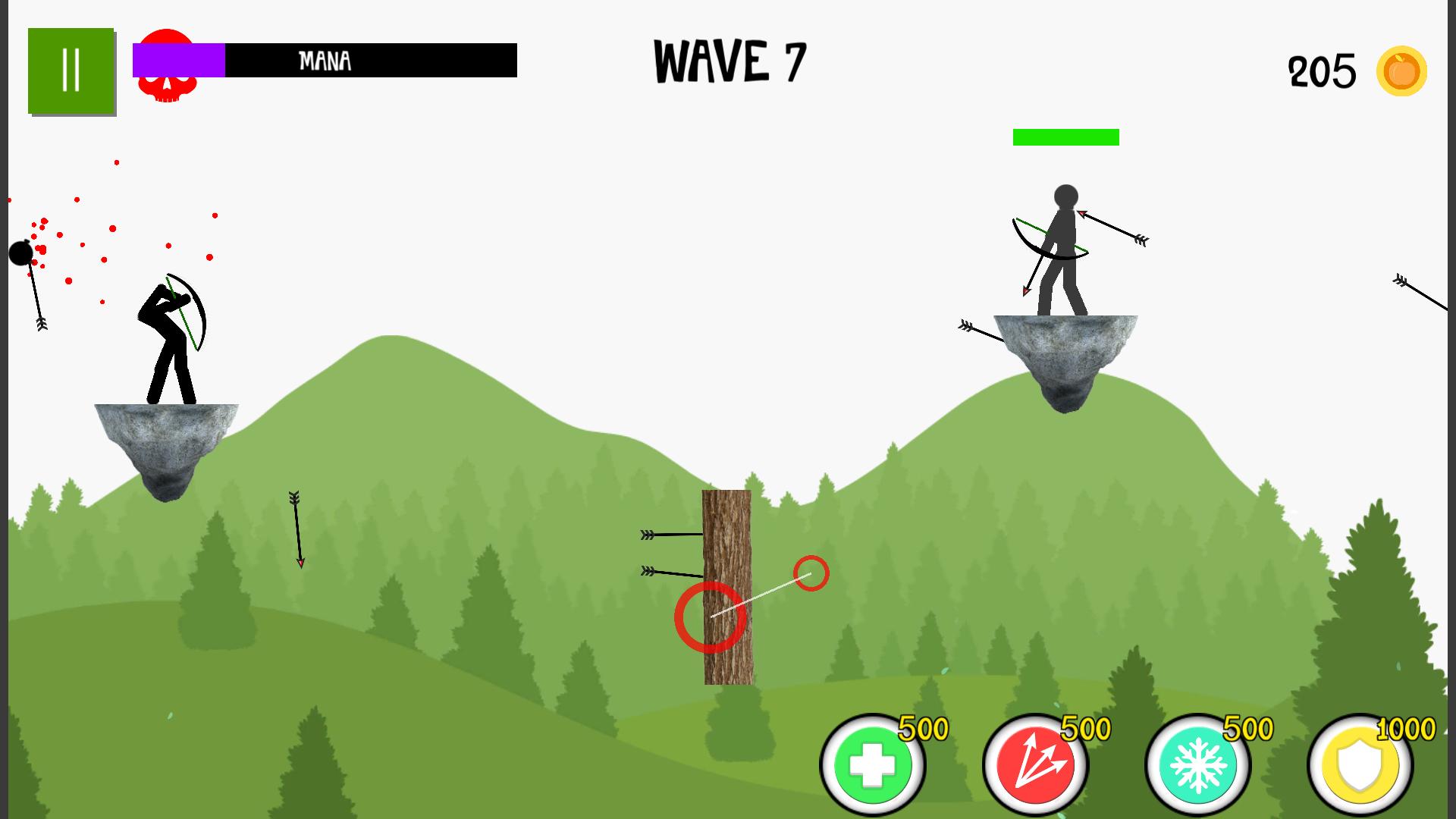Activate the yellow shield ability

coord(1360,766)
